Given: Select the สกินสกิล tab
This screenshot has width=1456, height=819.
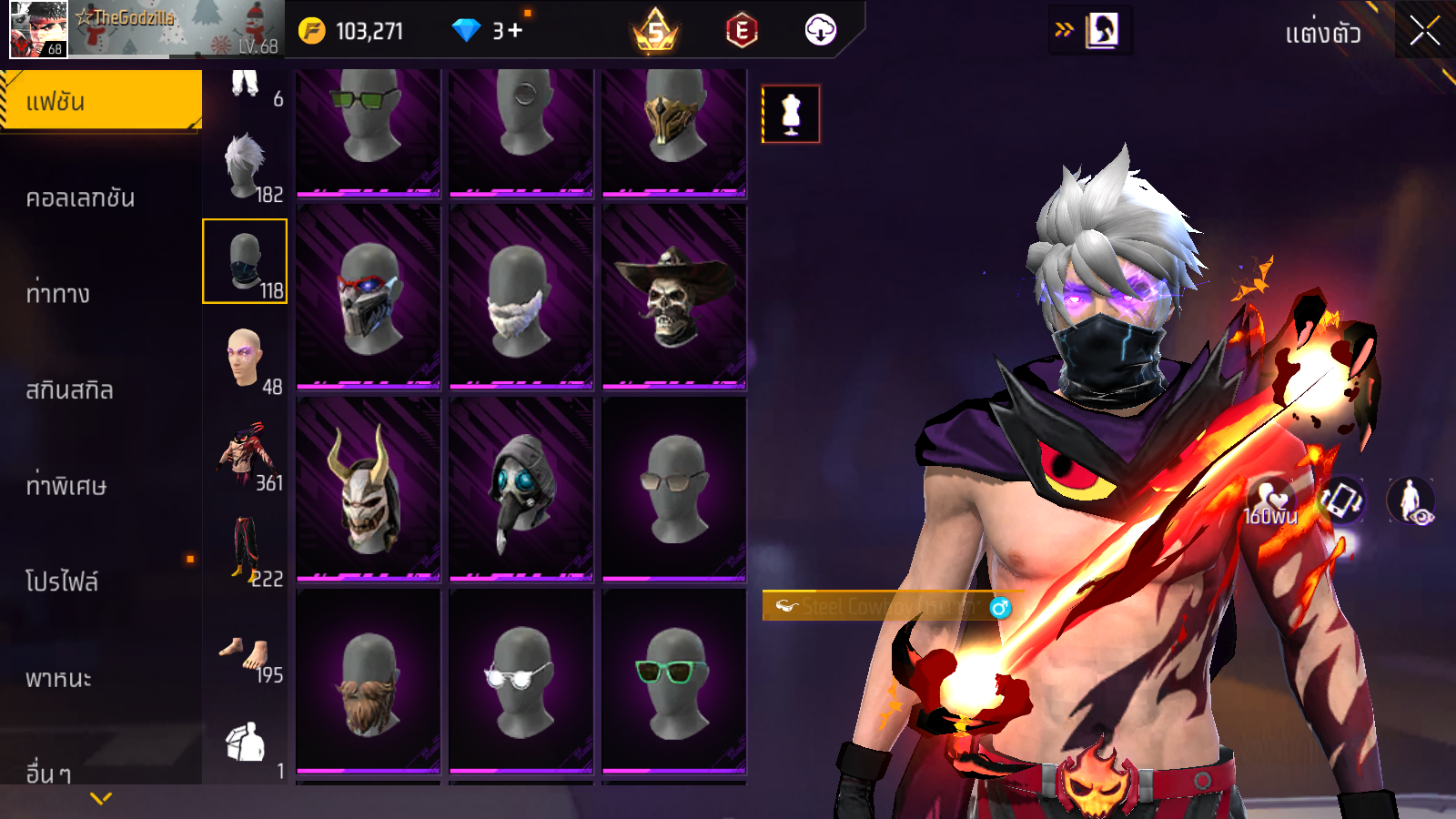Looking at the screenshot, I should (70, 389).
